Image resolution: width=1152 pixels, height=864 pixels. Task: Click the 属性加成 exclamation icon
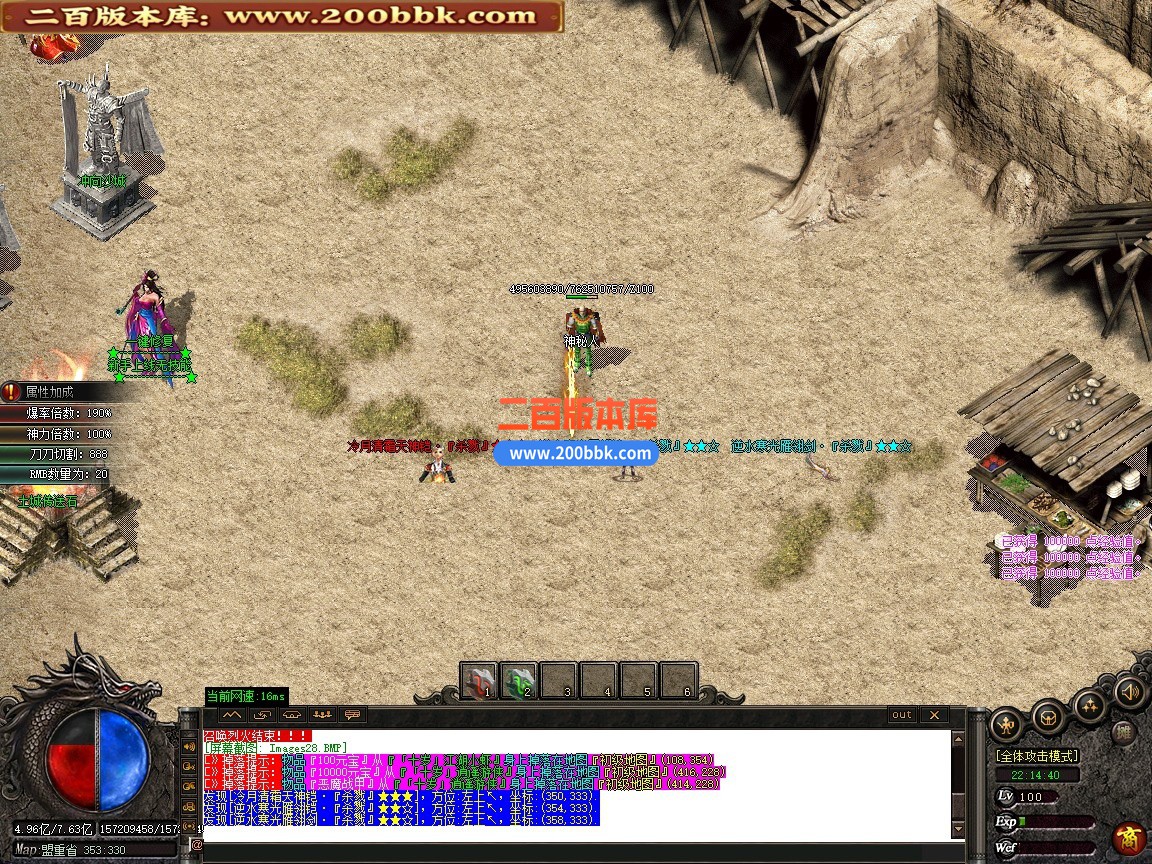(x=11, y=392)
